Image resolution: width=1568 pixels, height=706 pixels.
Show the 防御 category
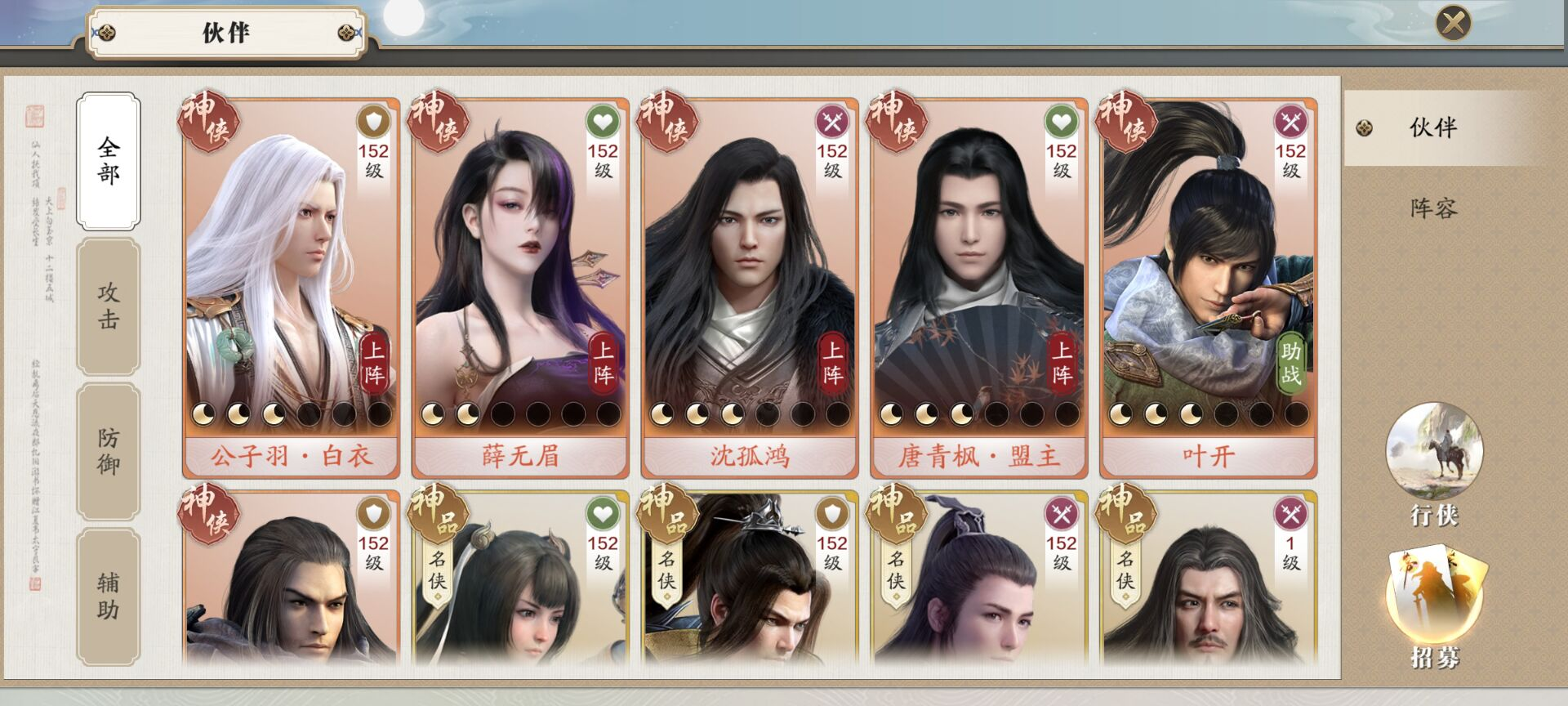(109, 451)
